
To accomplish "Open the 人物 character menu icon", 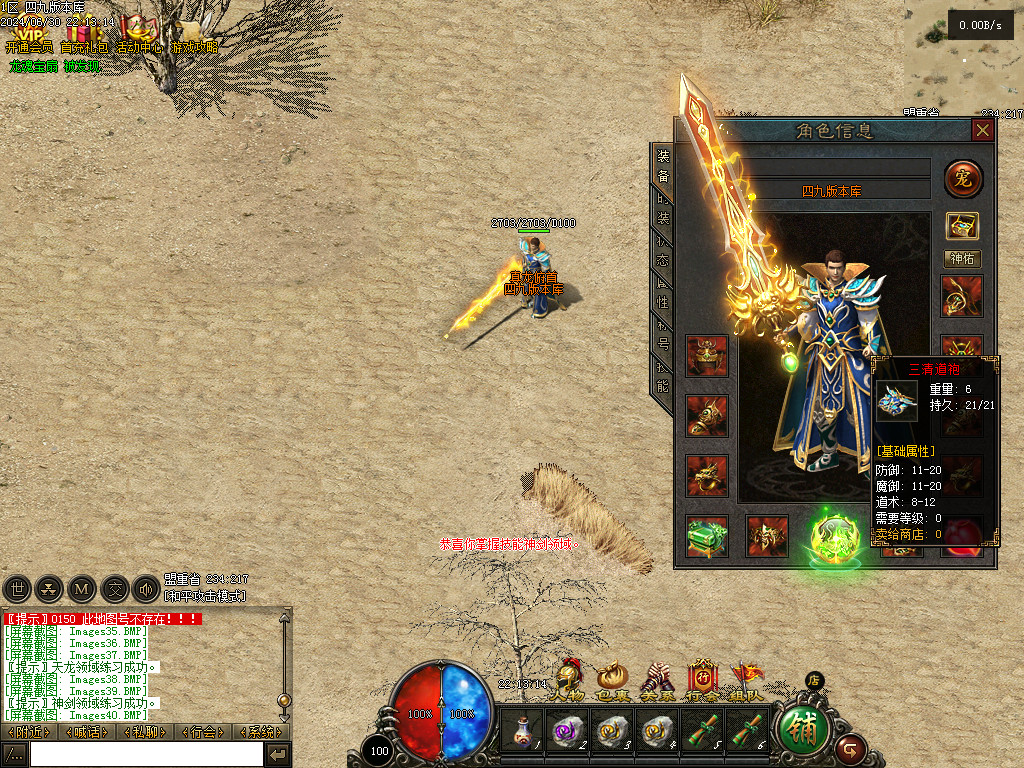I will pos(569,680).
